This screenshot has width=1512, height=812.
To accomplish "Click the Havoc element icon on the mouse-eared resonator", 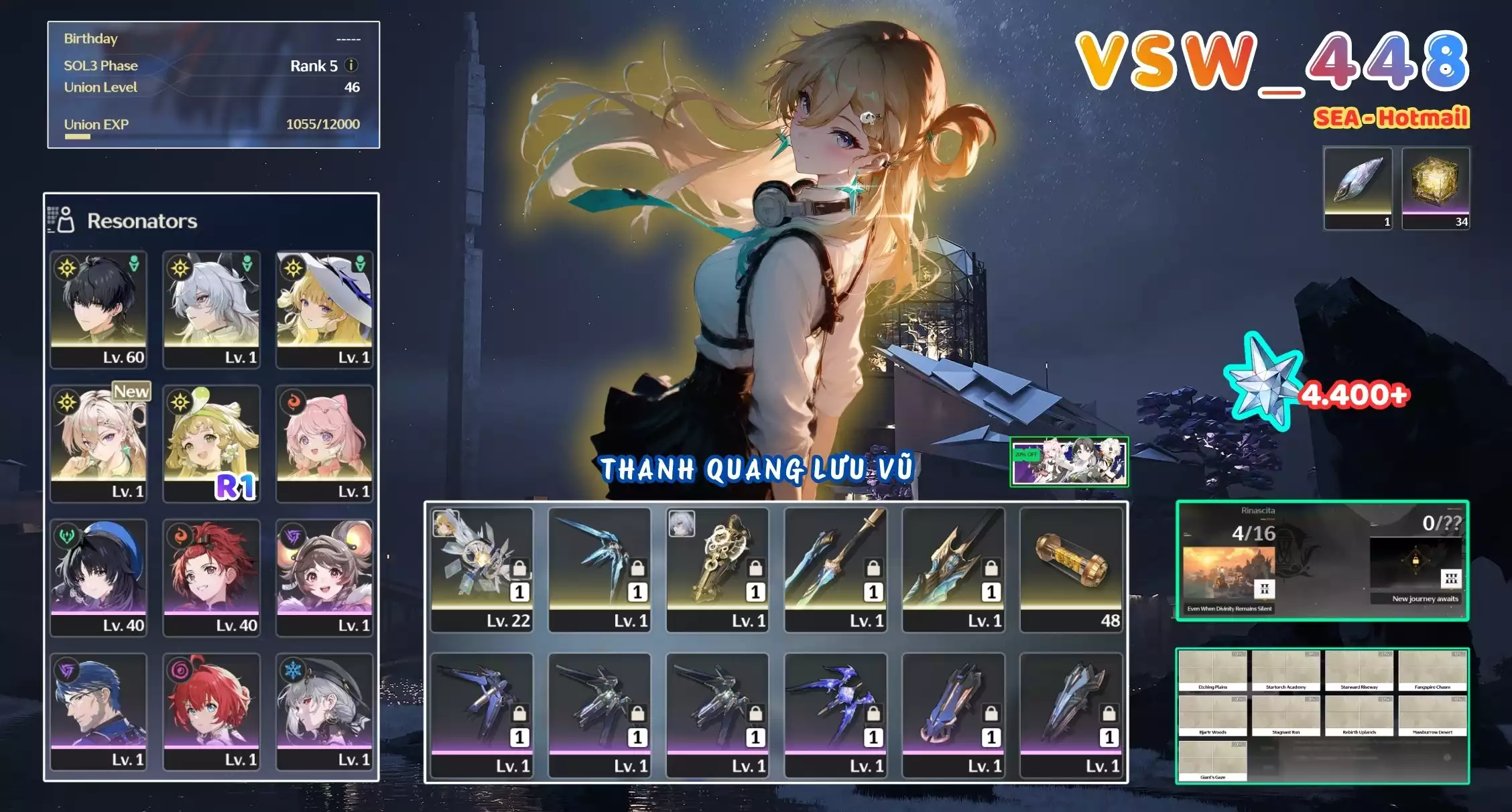I will pos(292,536).
